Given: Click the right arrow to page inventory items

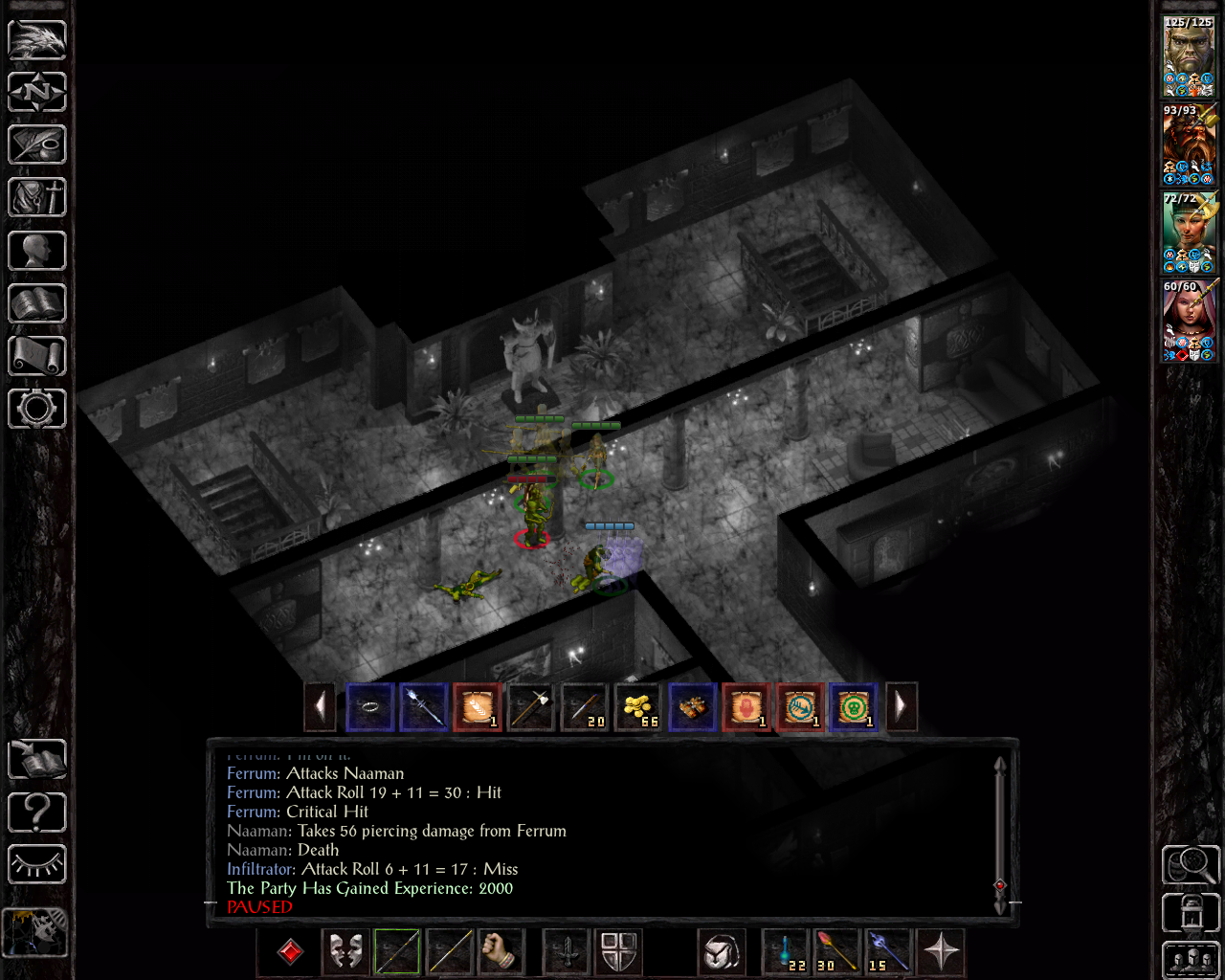Looking at the screenshot, I should coord(901,706).
